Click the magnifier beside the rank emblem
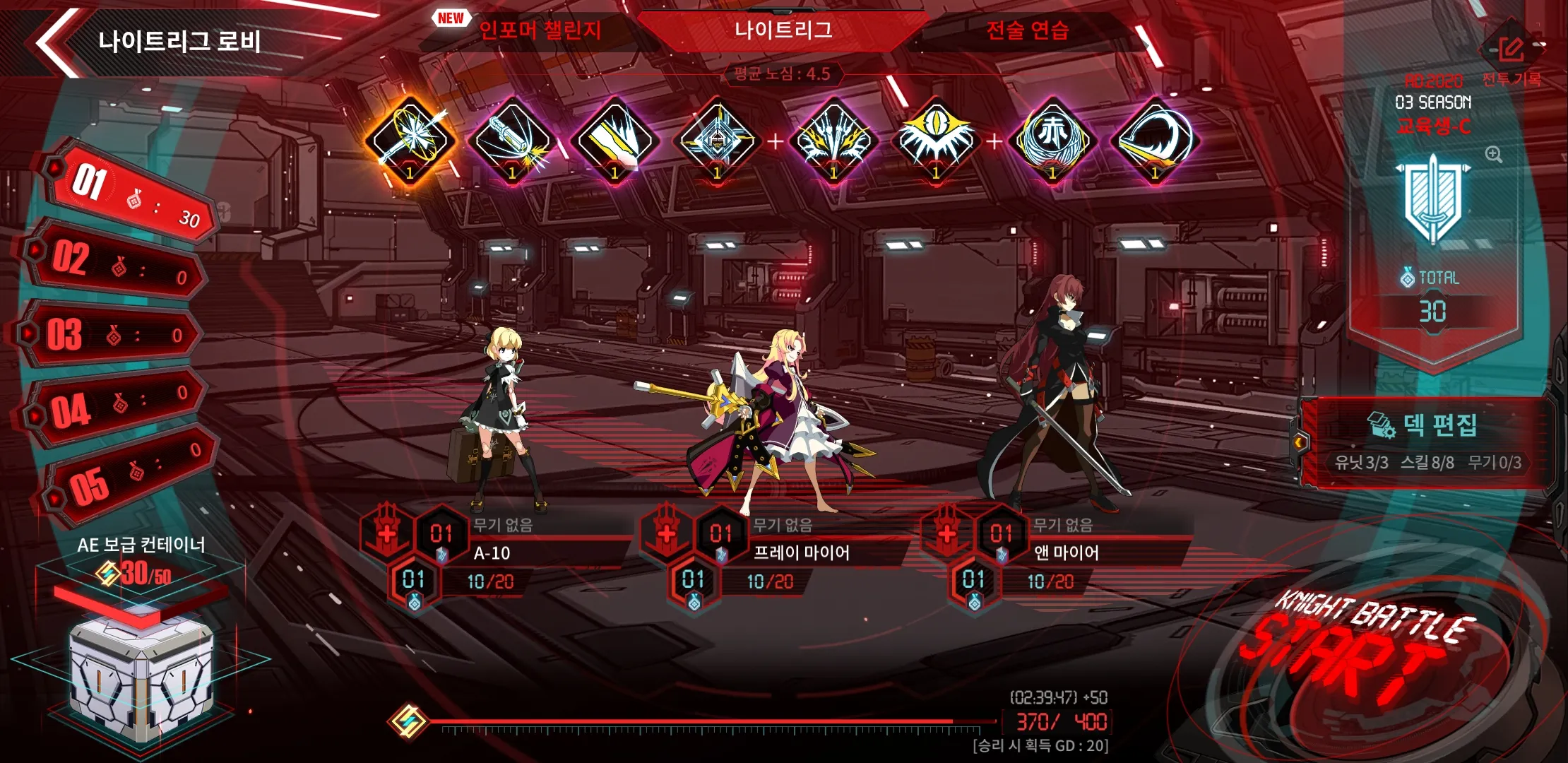 click(x=1493, y=155)
